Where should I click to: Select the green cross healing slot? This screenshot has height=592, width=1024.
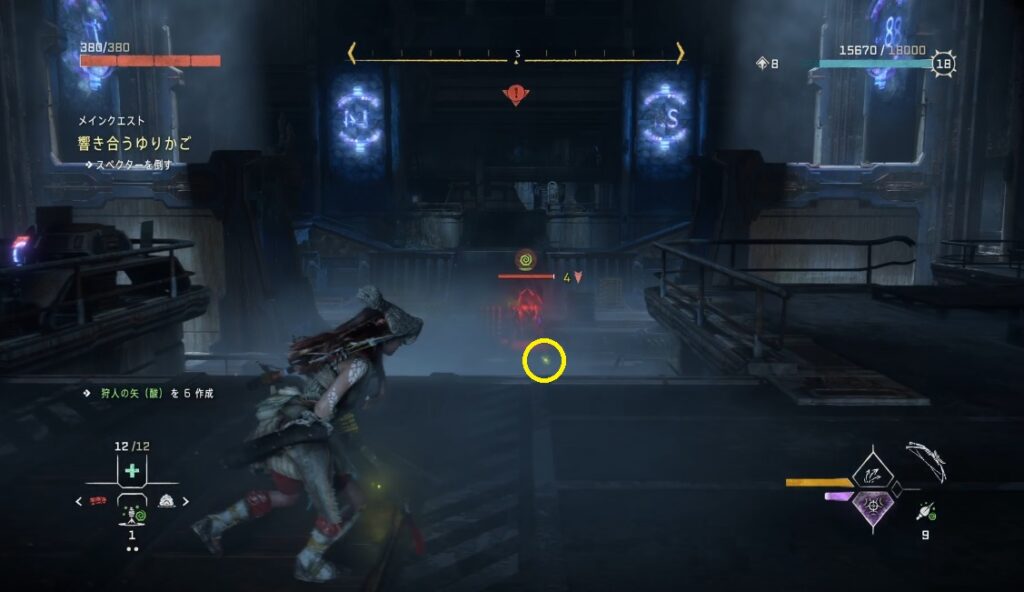132,471
